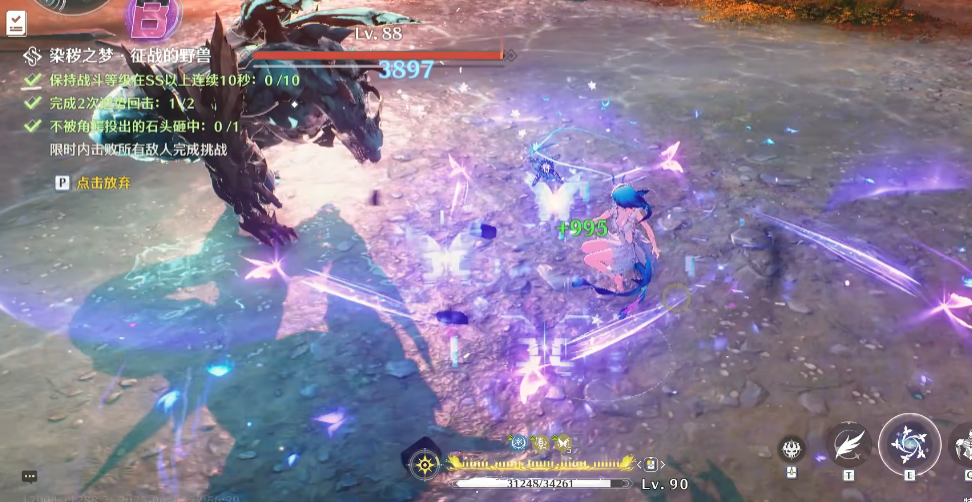The width and height of the screenshot is (972, 502).
Task: Open the chat bubble icon
Action: click(29, 477)
